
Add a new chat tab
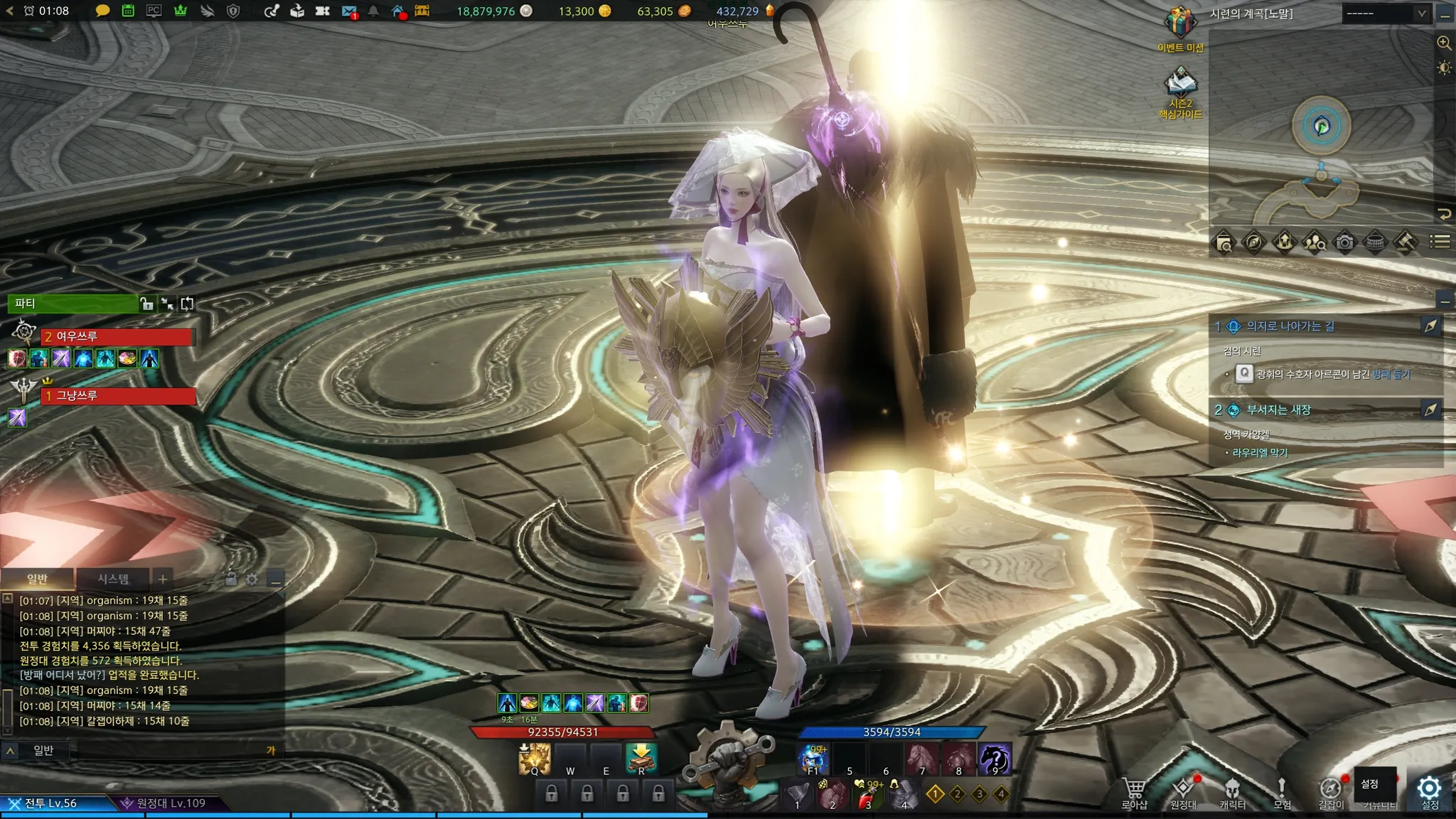163,579
